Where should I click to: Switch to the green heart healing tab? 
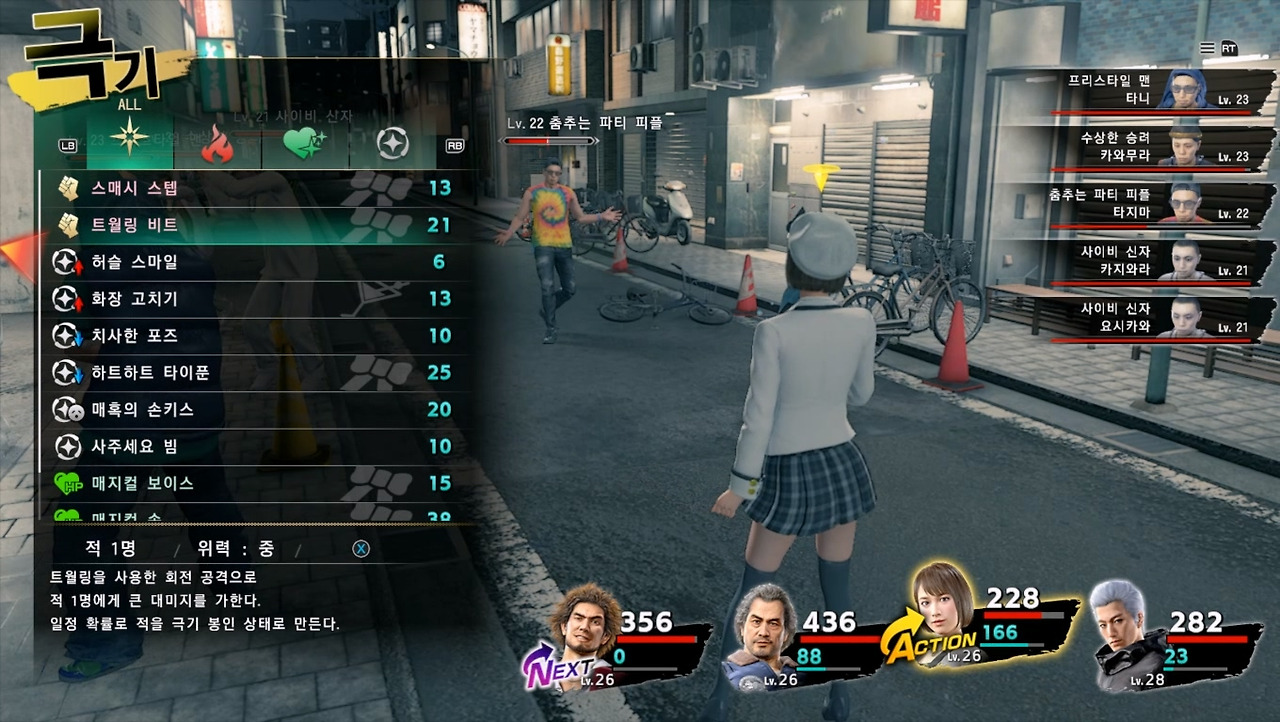302,146
